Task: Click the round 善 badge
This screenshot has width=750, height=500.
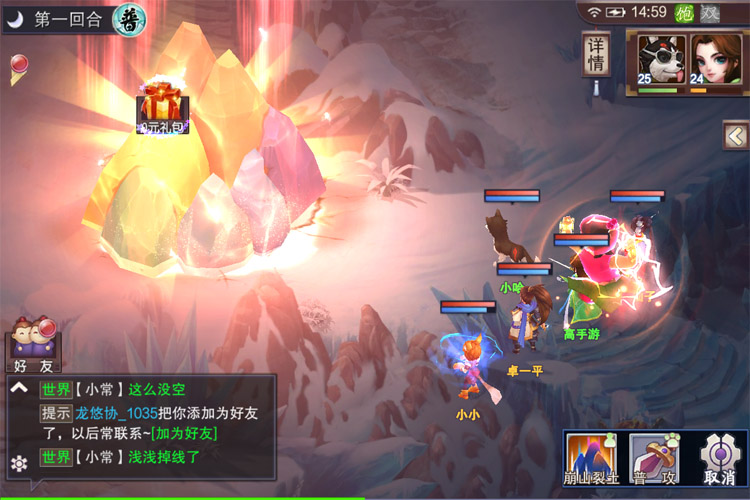Action: [x=129, y=17]
